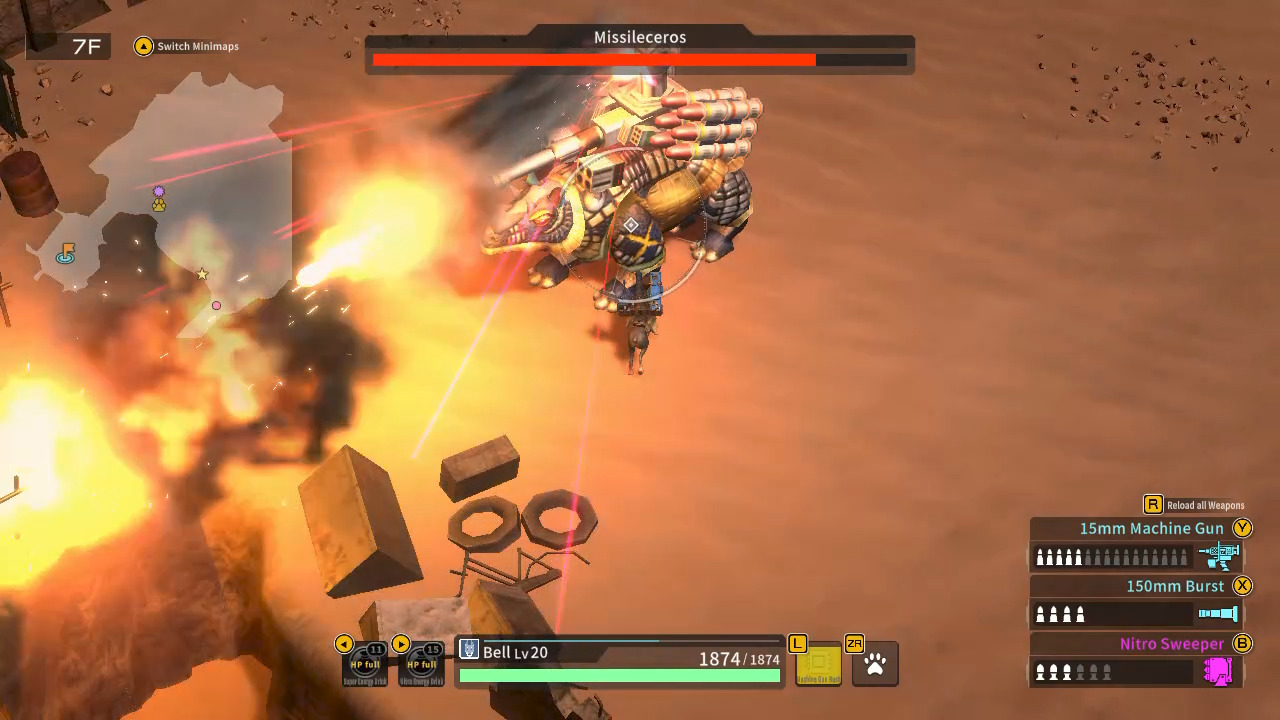This screenshot has width=1280, height=720.
Task: Click the Bell Lv20 name label
Action: tap(514, 652)
